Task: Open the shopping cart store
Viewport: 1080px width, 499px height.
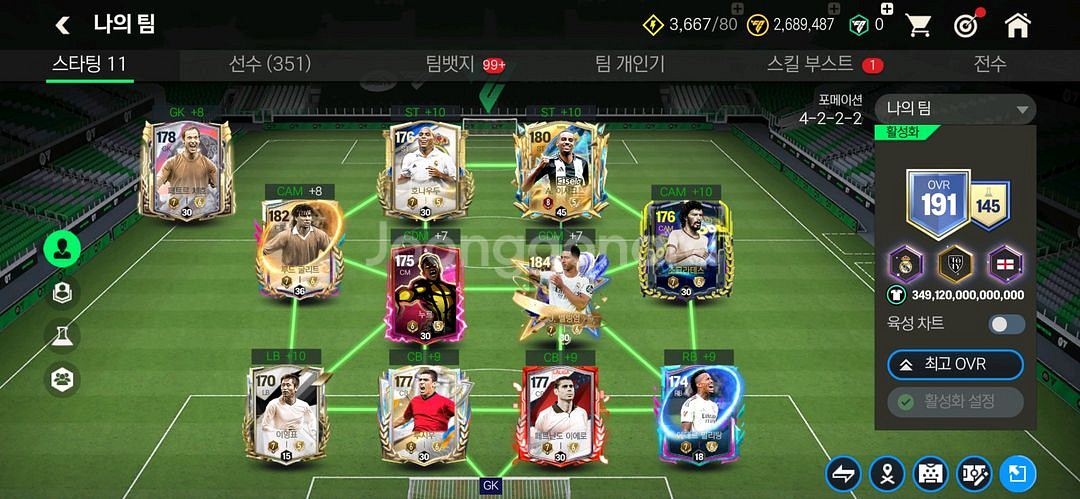Action: tap(919, 24)
